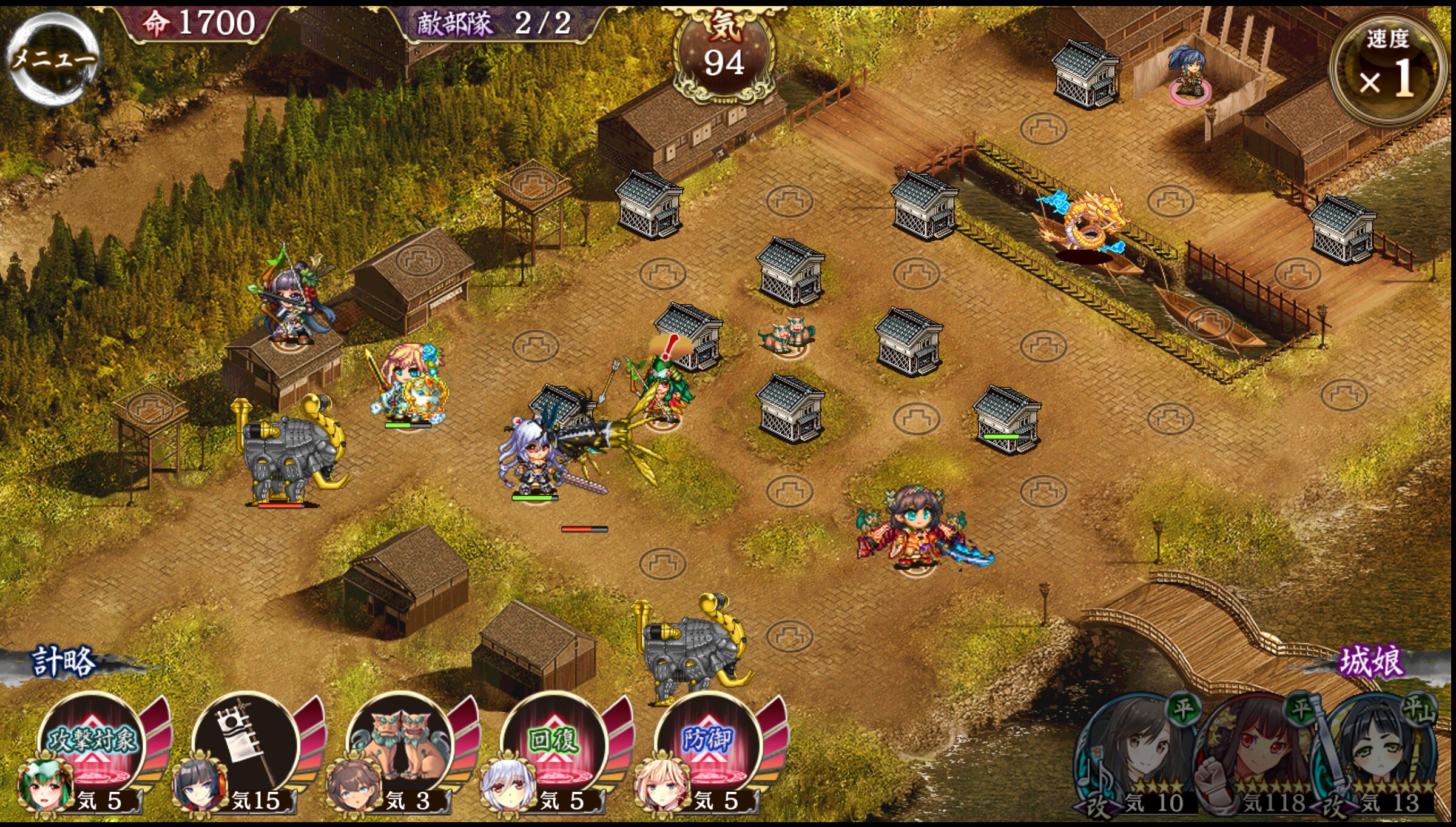Use the white banner flag stratagem
The image size is (1456, 827).
pyautogui.click(x=247, y=747)
